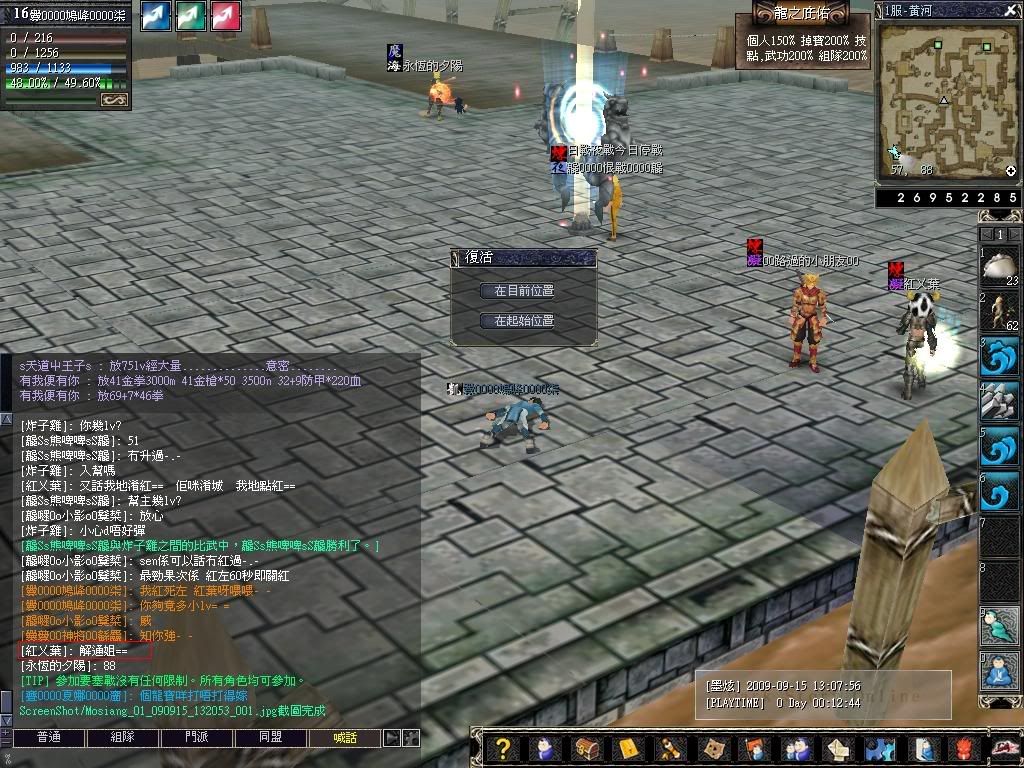The width and height of the screenshot is (1024, 768).
Task: Click the blue arrow buff icon
Action: pos(156,17)
